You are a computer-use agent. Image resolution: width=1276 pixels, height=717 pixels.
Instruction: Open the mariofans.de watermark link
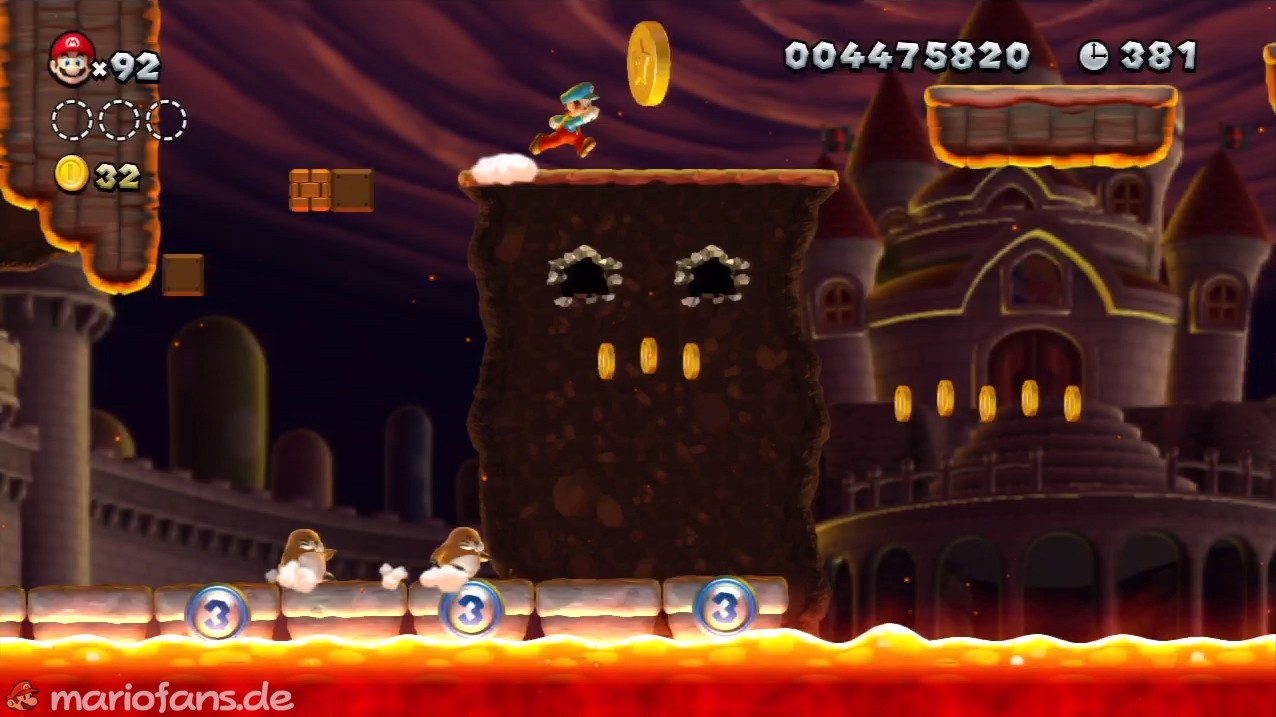pos(150,697)
